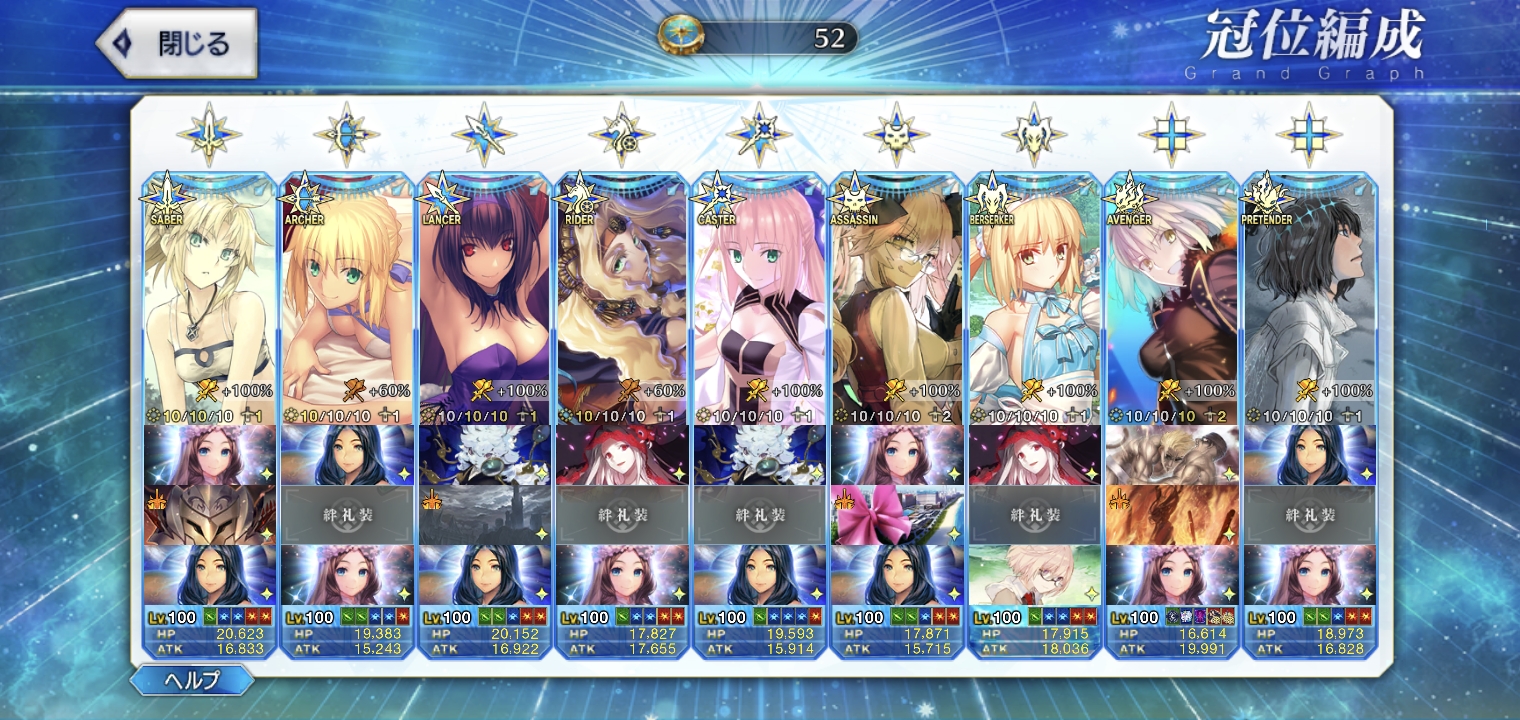Select the PRETENDER class servant card
This screenshot has height=720, width=1520.
(1309, 300)
